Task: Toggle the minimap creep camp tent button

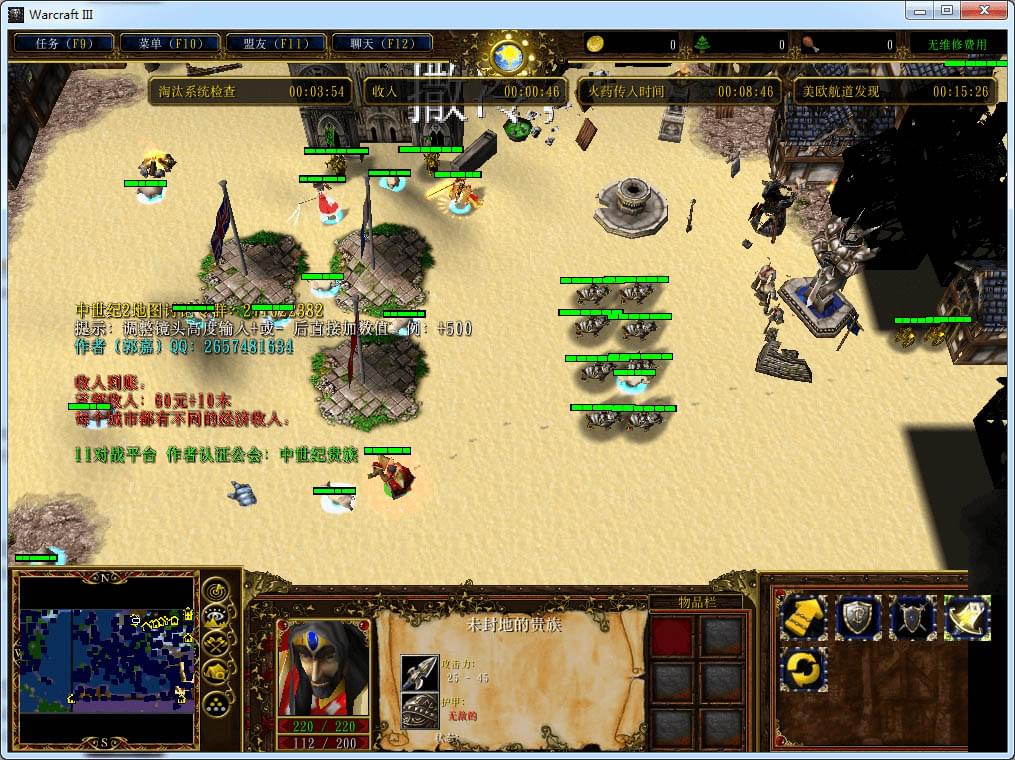Action: (x=215, y=672)
